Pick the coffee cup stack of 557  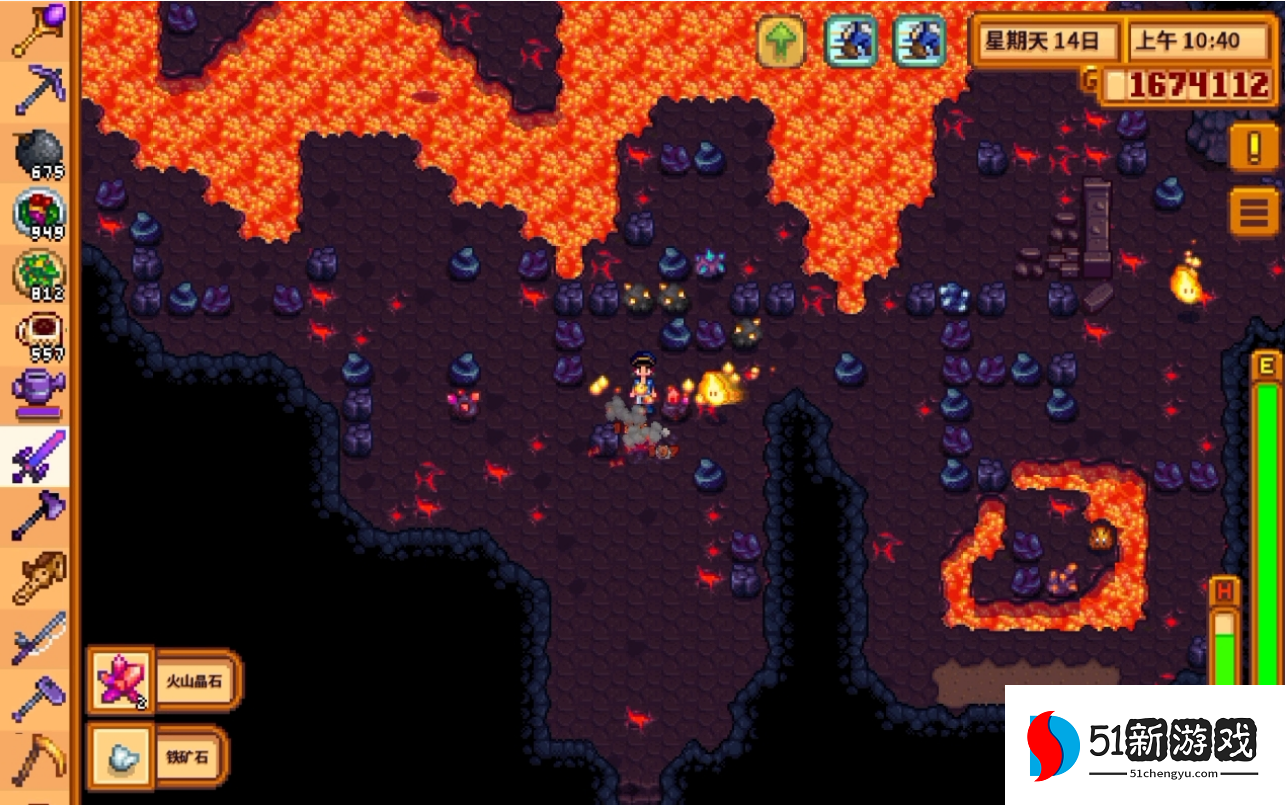pos(38,335)
